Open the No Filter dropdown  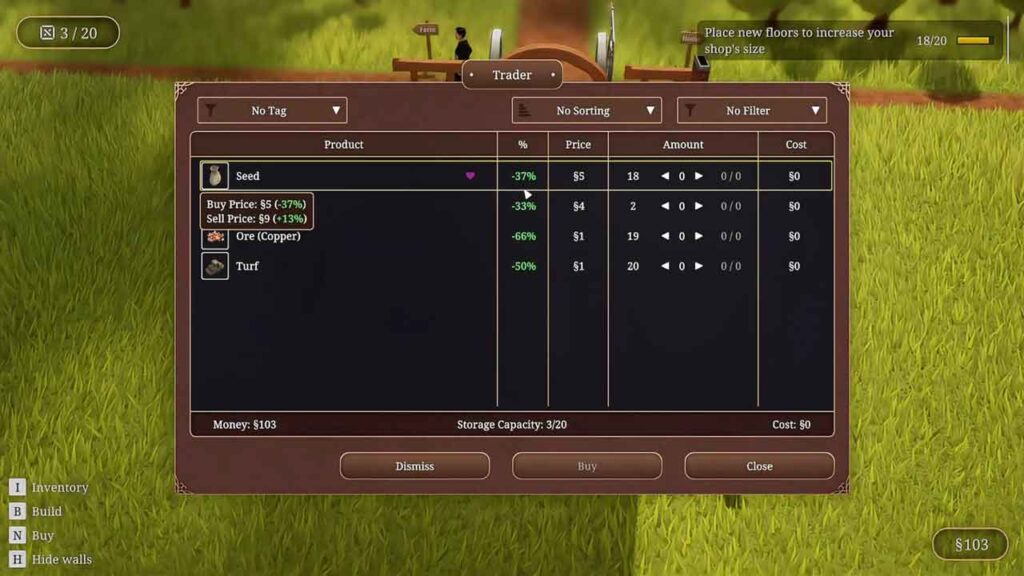751,110
